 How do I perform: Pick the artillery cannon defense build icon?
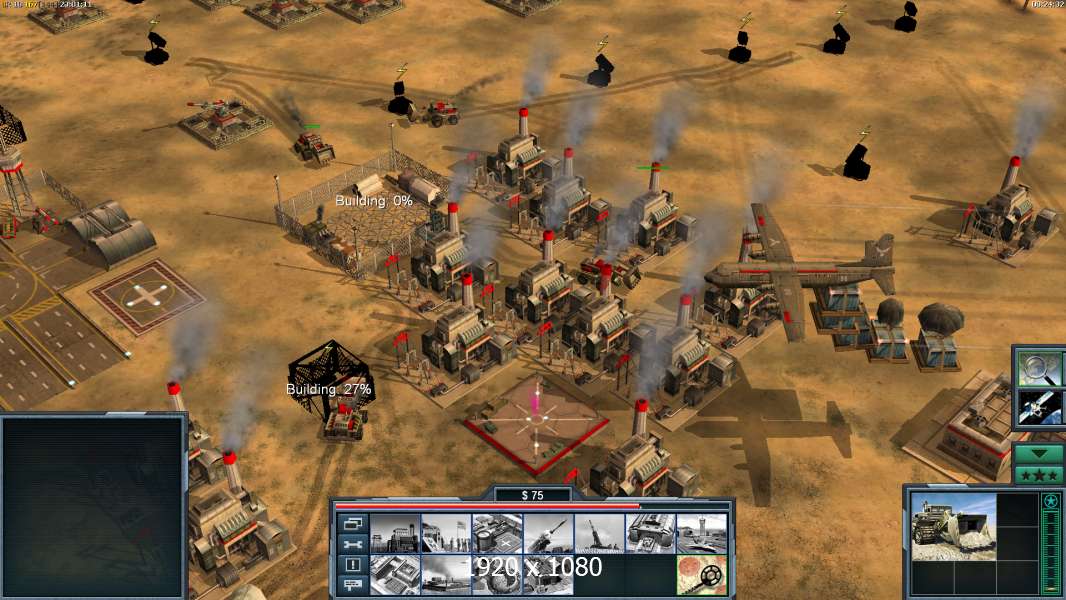tap(598, 534)
